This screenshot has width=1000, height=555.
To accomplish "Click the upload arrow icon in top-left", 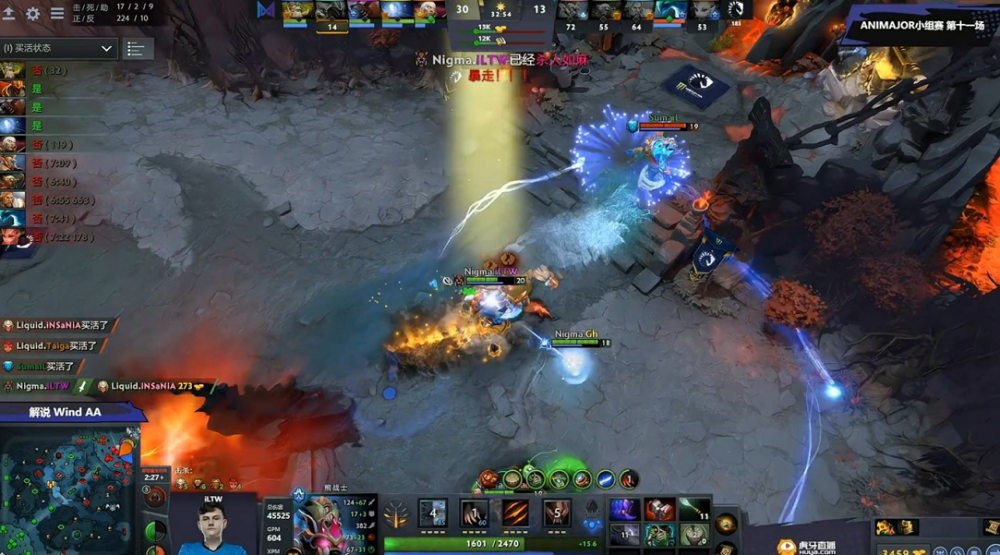I will pyautogui.click(x=9, y=14).
